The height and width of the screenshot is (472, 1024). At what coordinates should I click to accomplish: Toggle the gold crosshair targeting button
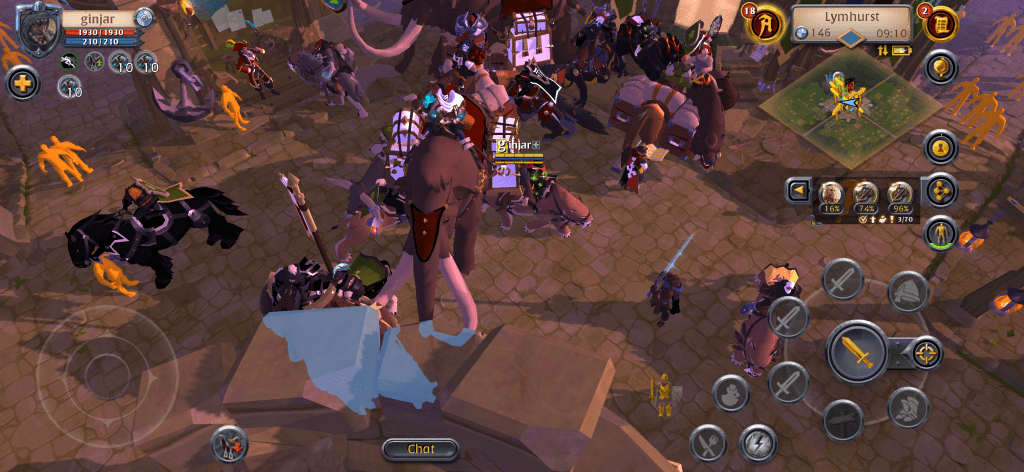[x=927, y=352]
